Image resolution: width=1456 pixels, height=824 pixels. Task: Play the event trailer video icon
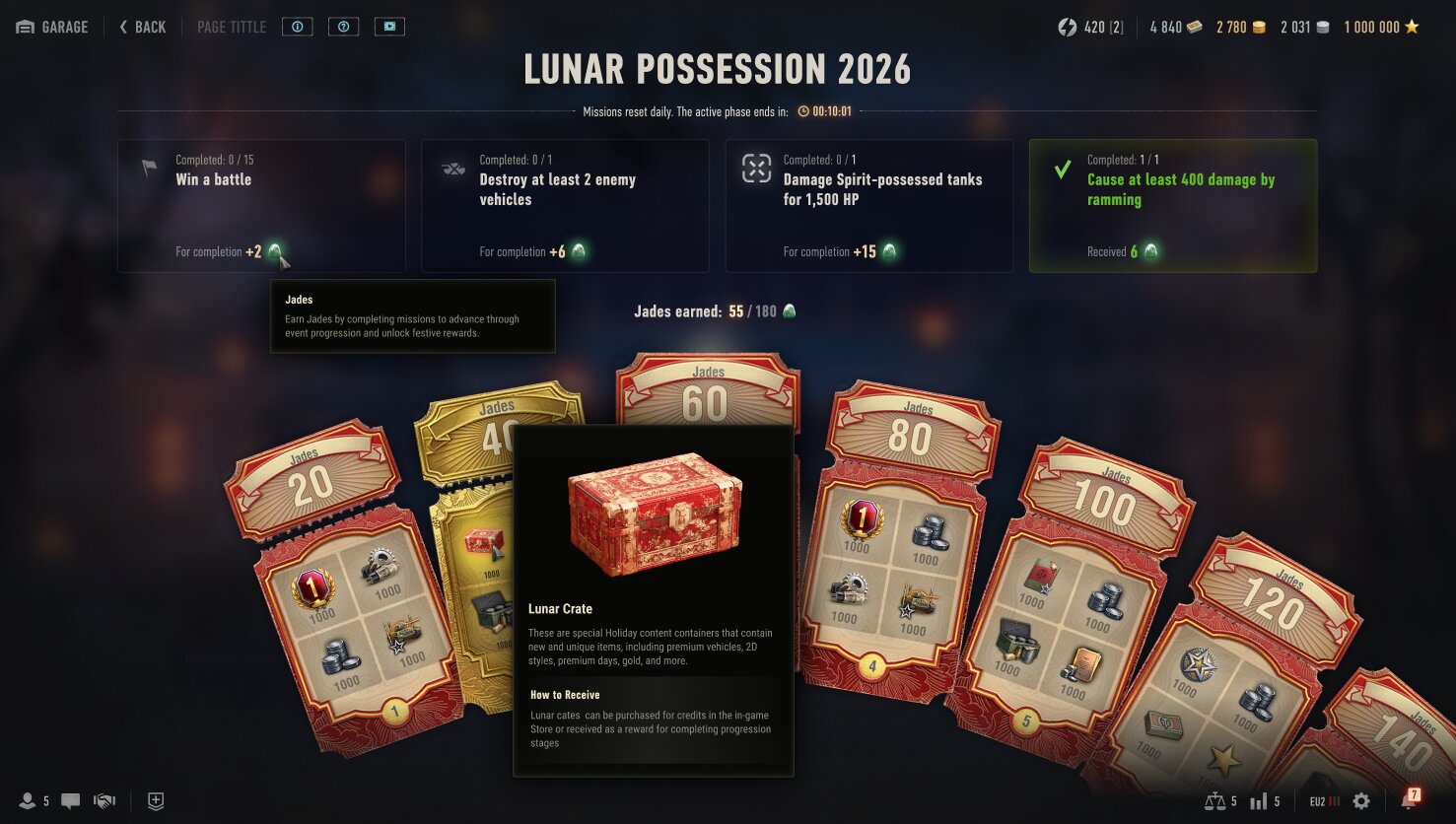pyautogui.click(x=389, y=27)
